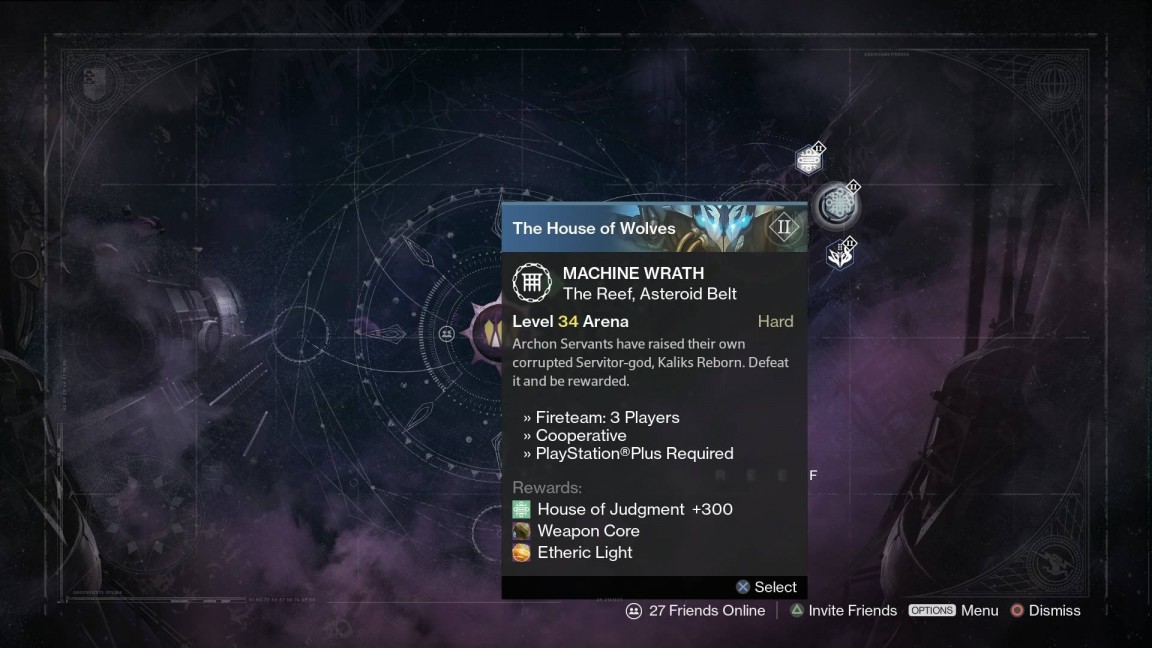Open the purple spiked node behind the tooltip
Screen dimensions: 1152x648
click(489, 330)
